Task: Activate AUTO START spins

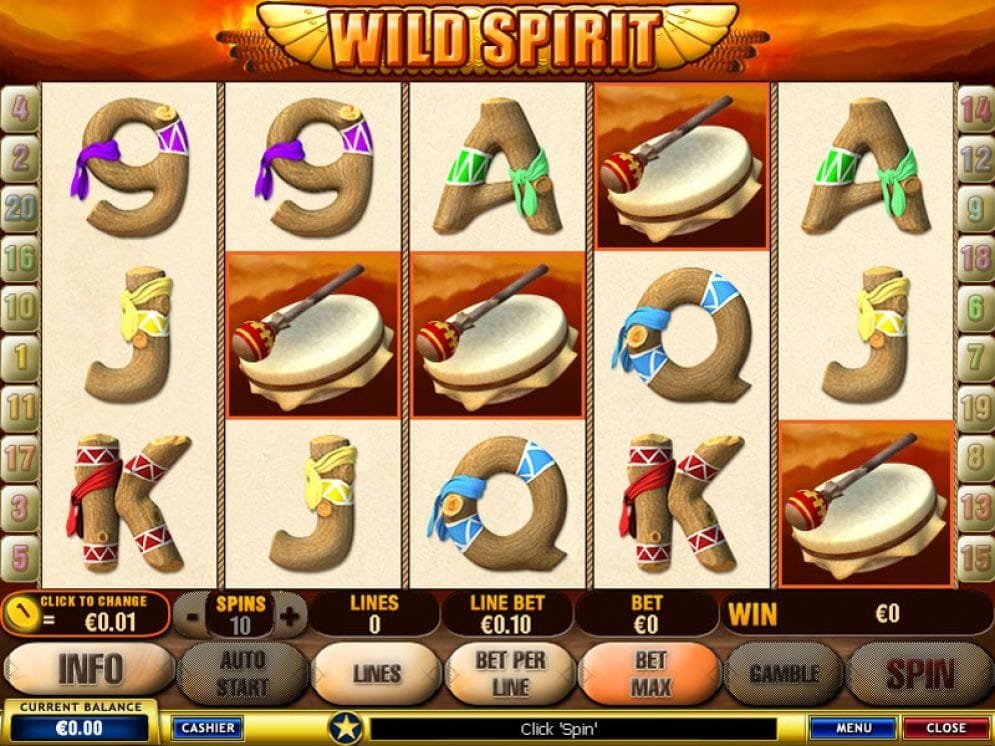Action: point(242,674)
